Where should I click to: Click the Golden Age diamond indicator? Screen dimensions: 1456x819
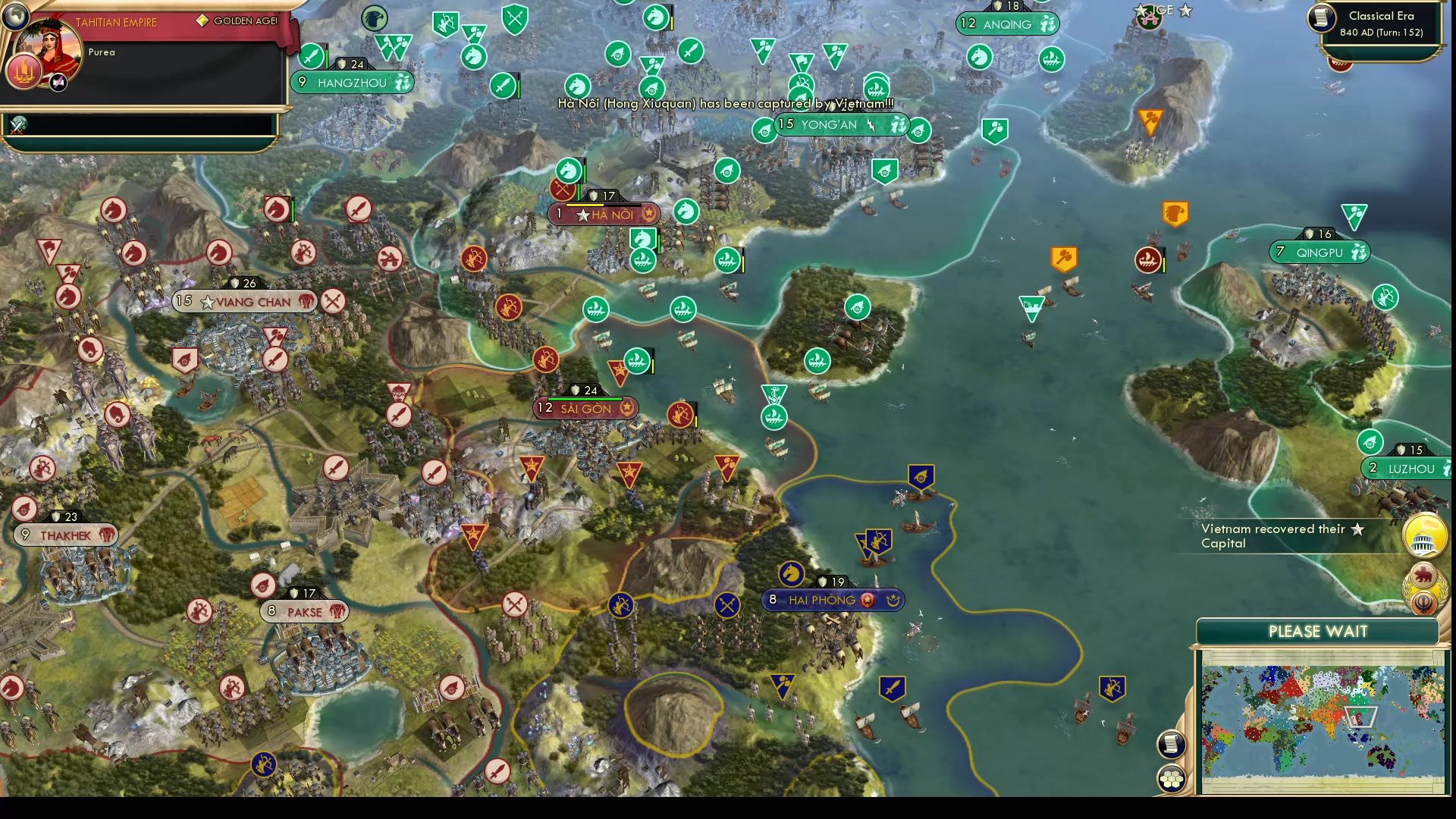coord(202,20)
